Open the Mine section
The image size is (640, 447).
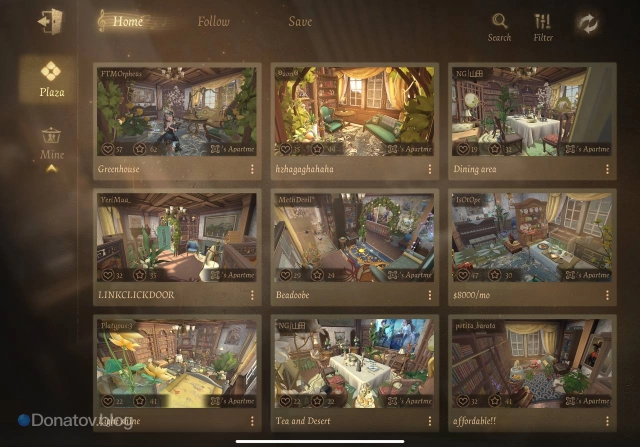(51, 145)
